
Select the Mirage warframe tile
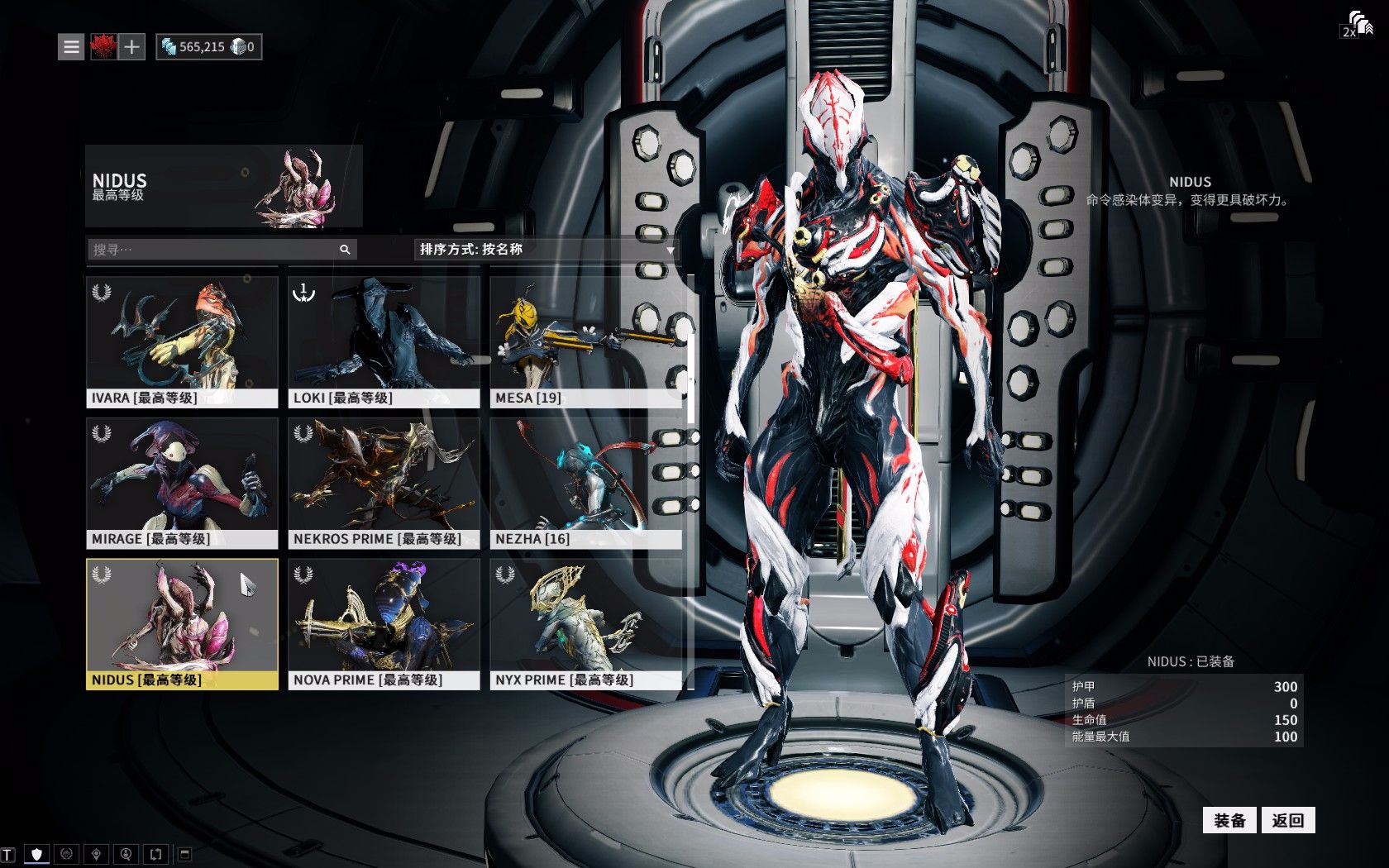point(182,483)
